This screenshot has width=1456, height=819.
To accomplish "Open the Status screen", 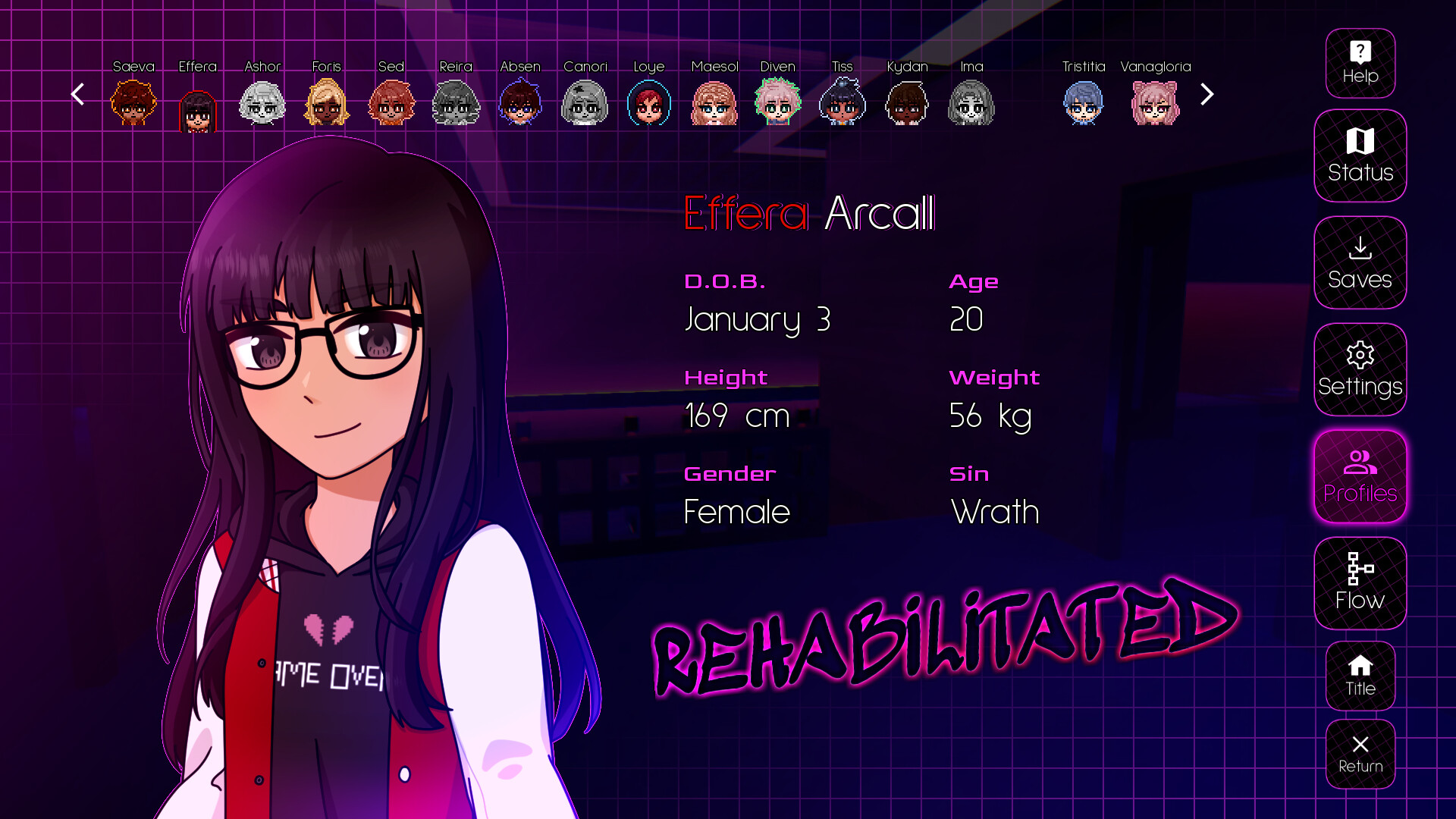I will [1360, 156].
